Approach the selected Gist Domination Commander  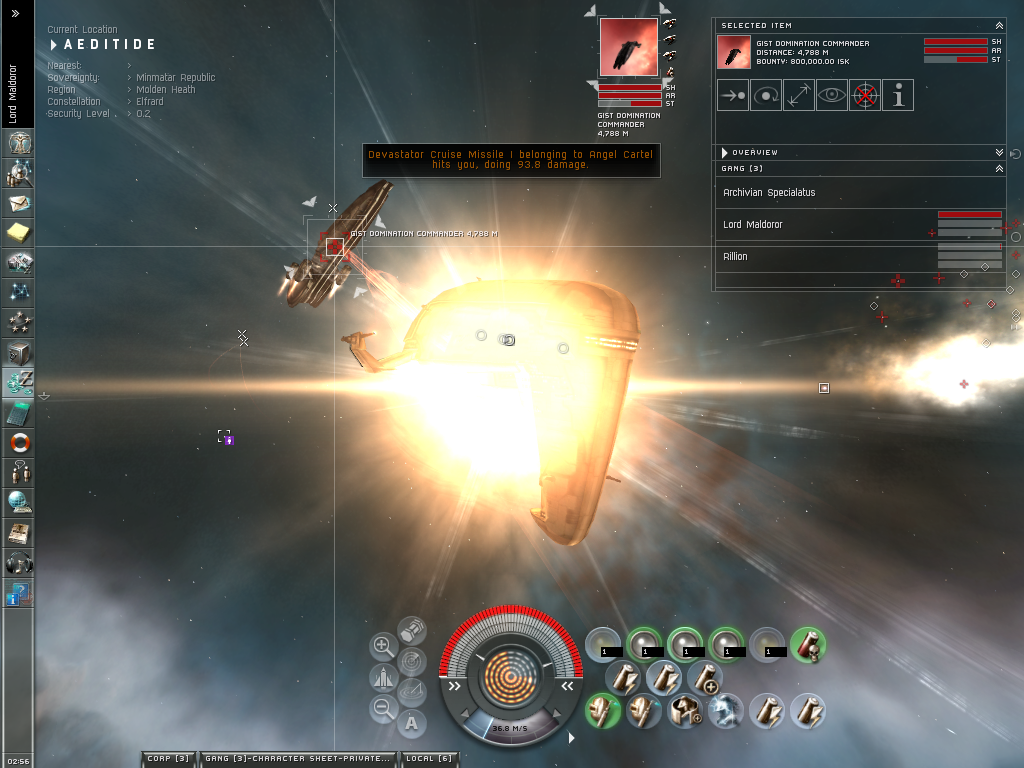(x=733, y=96)
